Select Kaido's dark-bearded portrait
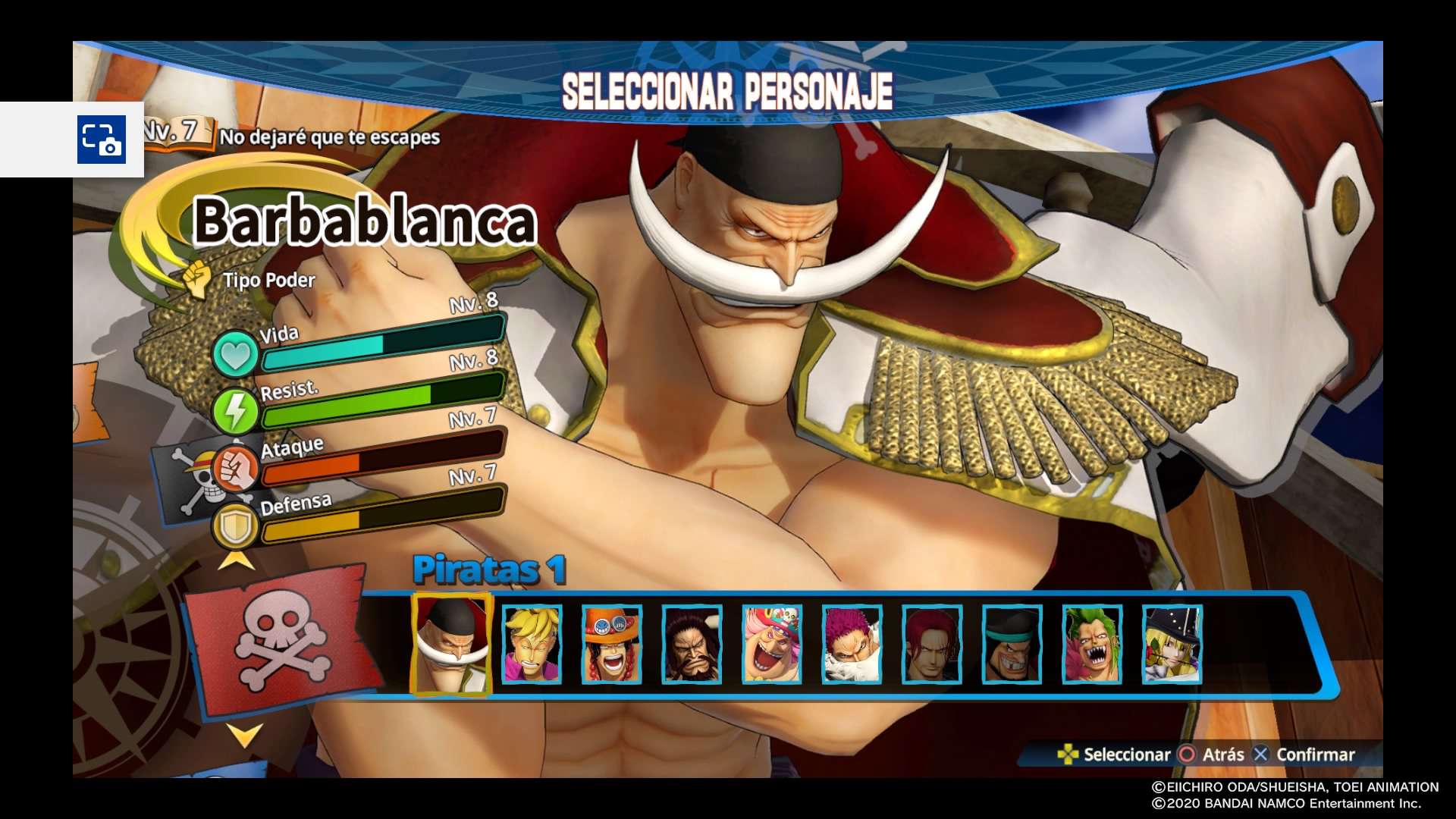The height and width of the screenshot is (819, 1456). [692, 645]
